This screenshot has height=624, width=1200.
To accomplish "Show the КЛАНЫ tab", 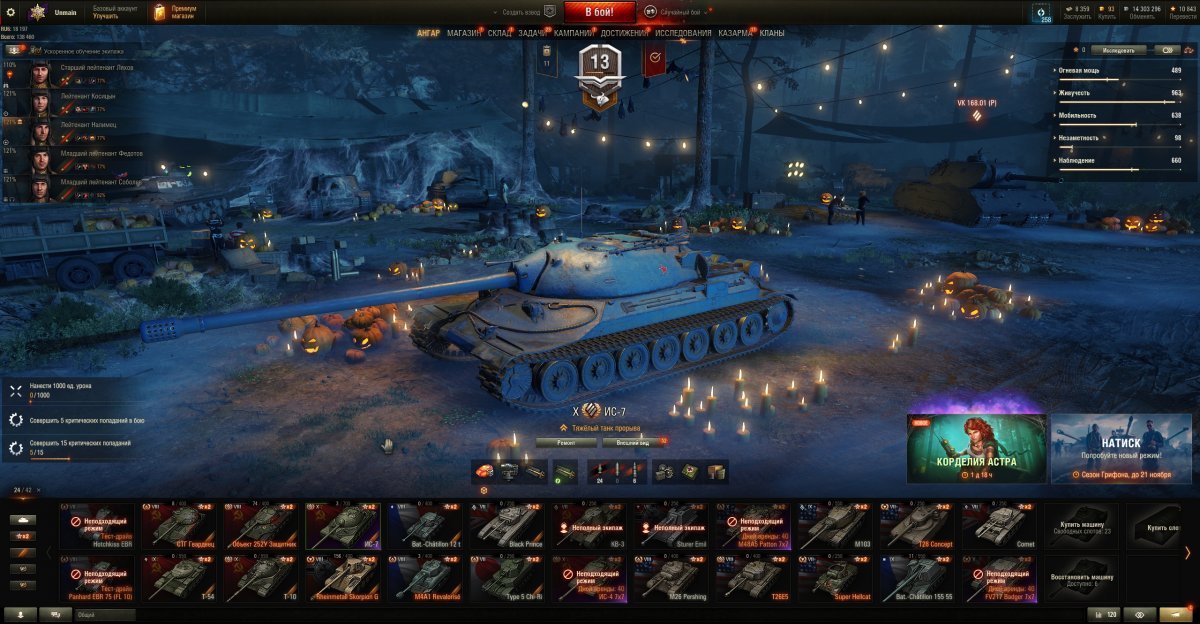I will (772, 33).
